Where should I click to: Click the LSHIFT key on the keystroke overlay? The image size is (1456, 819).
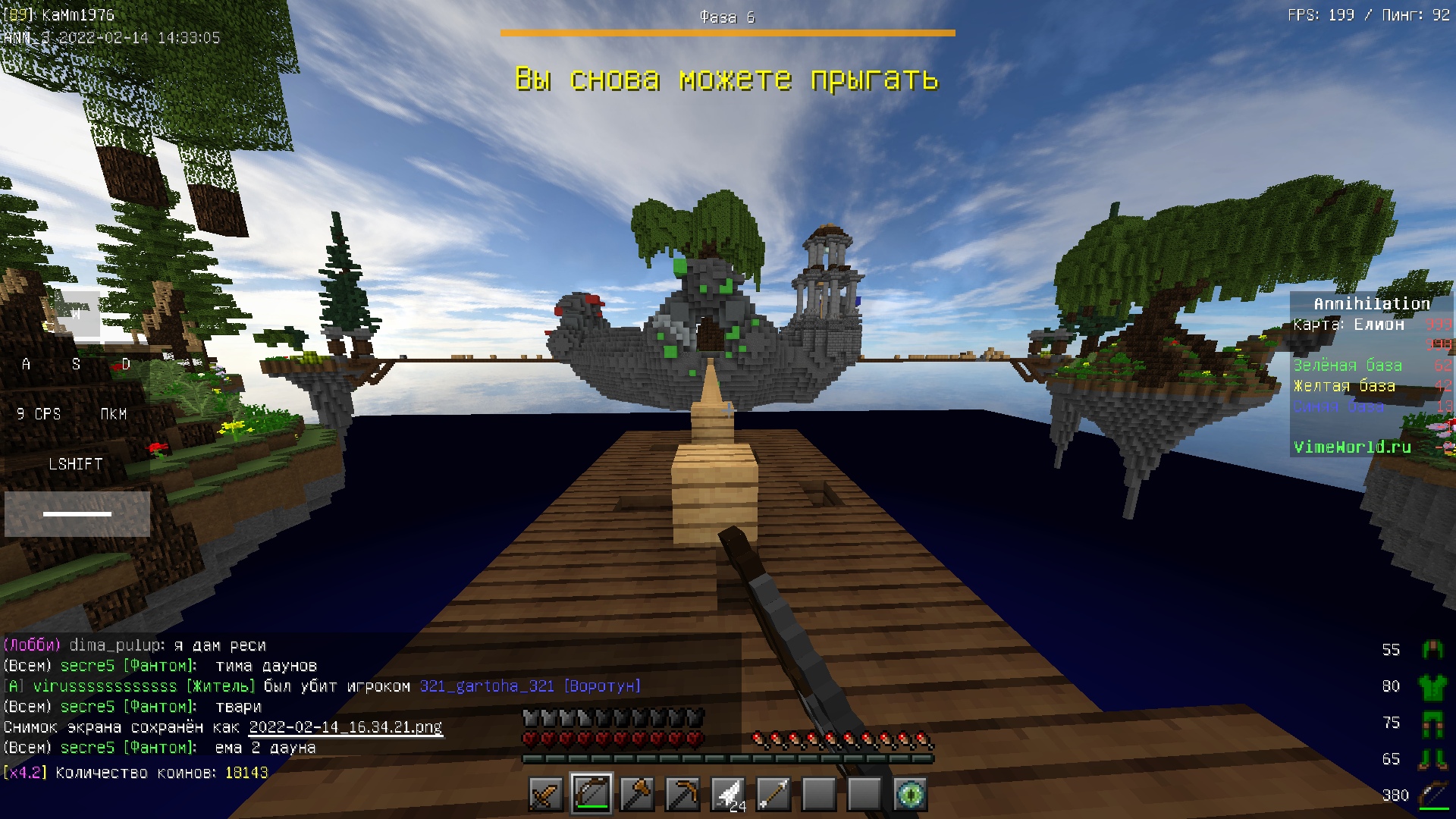(x=76, y=463)
